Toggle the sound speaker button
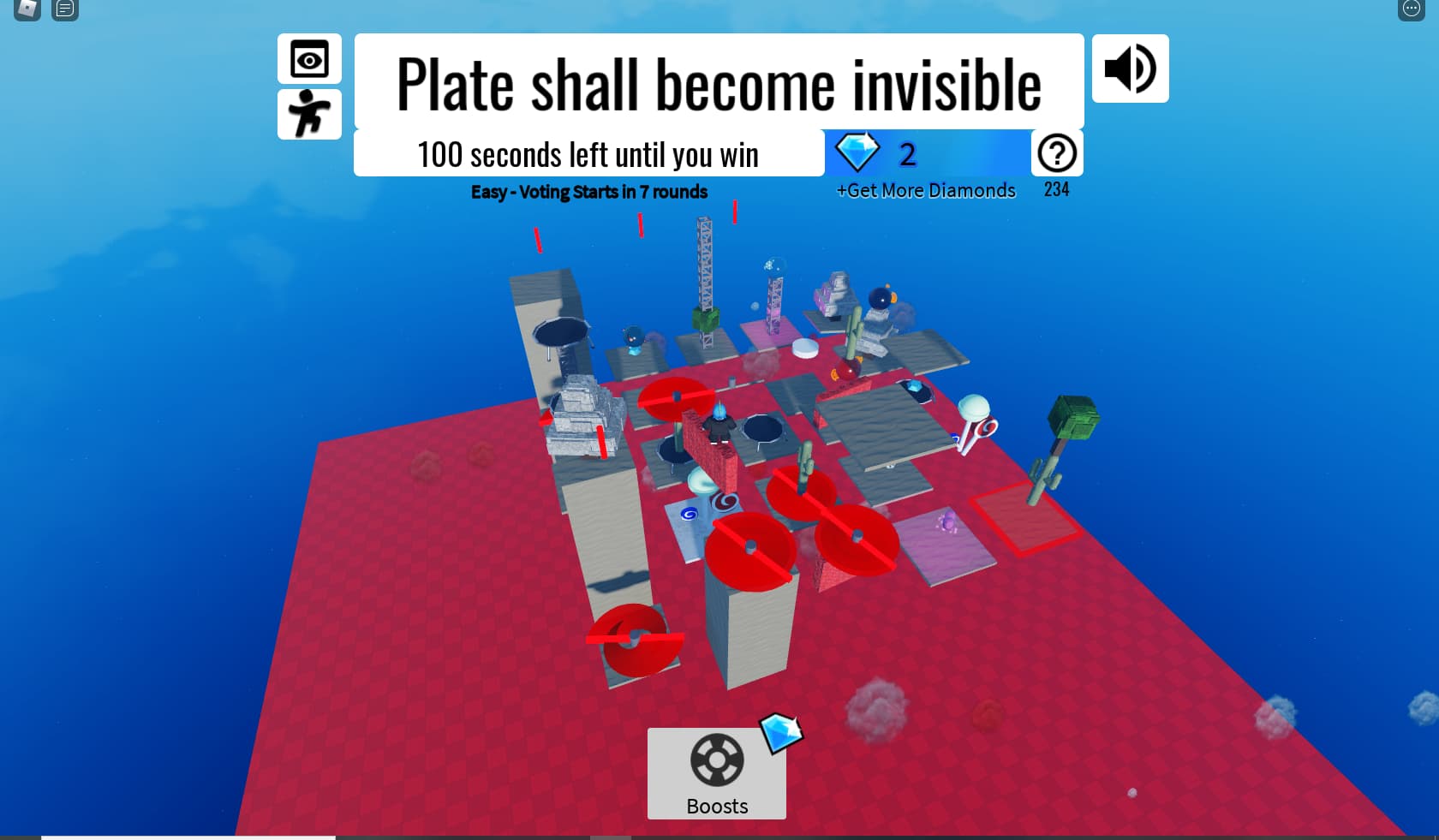This screenshot has height=840, width=1439. [x=1130, y=69]
